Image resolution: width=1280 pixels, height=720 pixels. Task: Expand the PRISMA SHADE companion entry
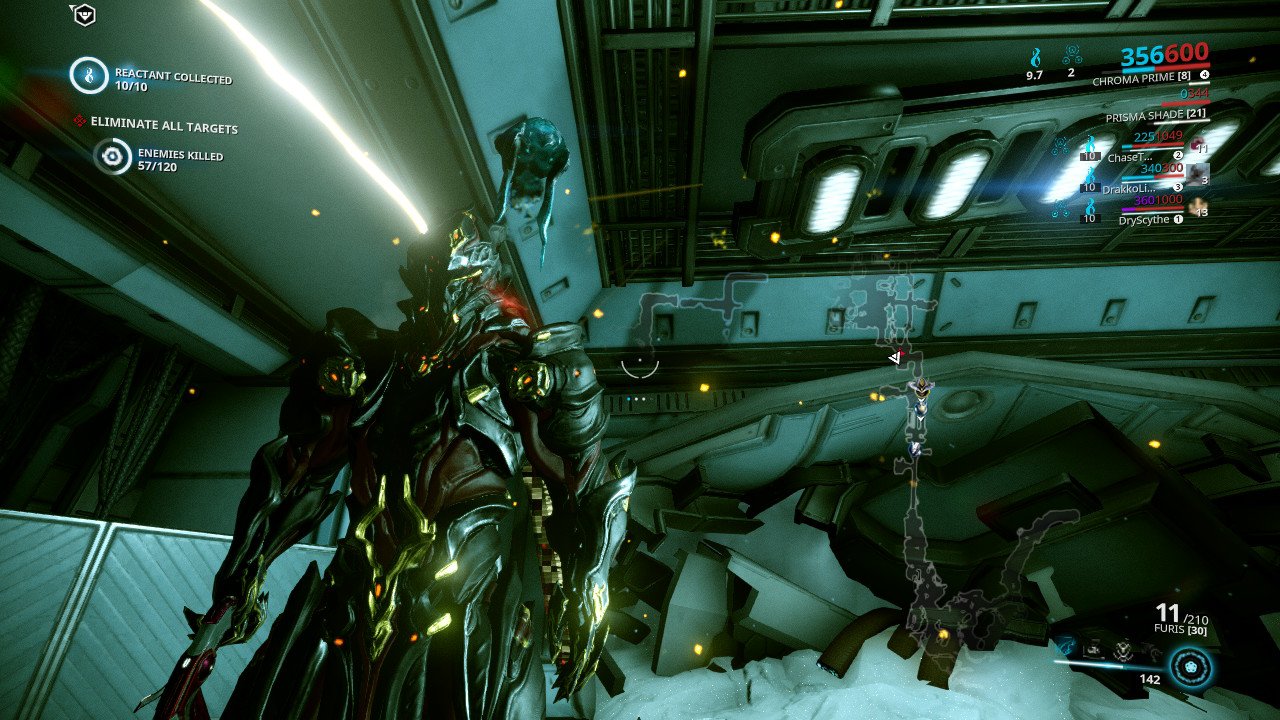[x=1155, y=113]
